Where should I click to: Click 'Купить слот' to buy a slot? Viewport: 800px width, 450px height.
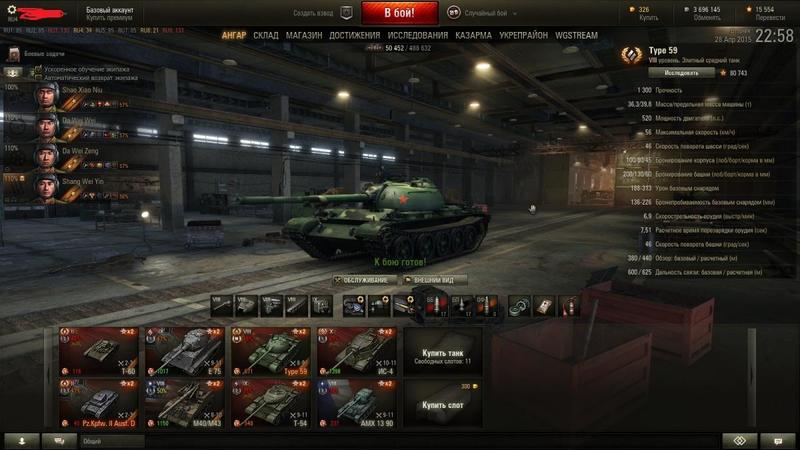click(x=442, y=405)
